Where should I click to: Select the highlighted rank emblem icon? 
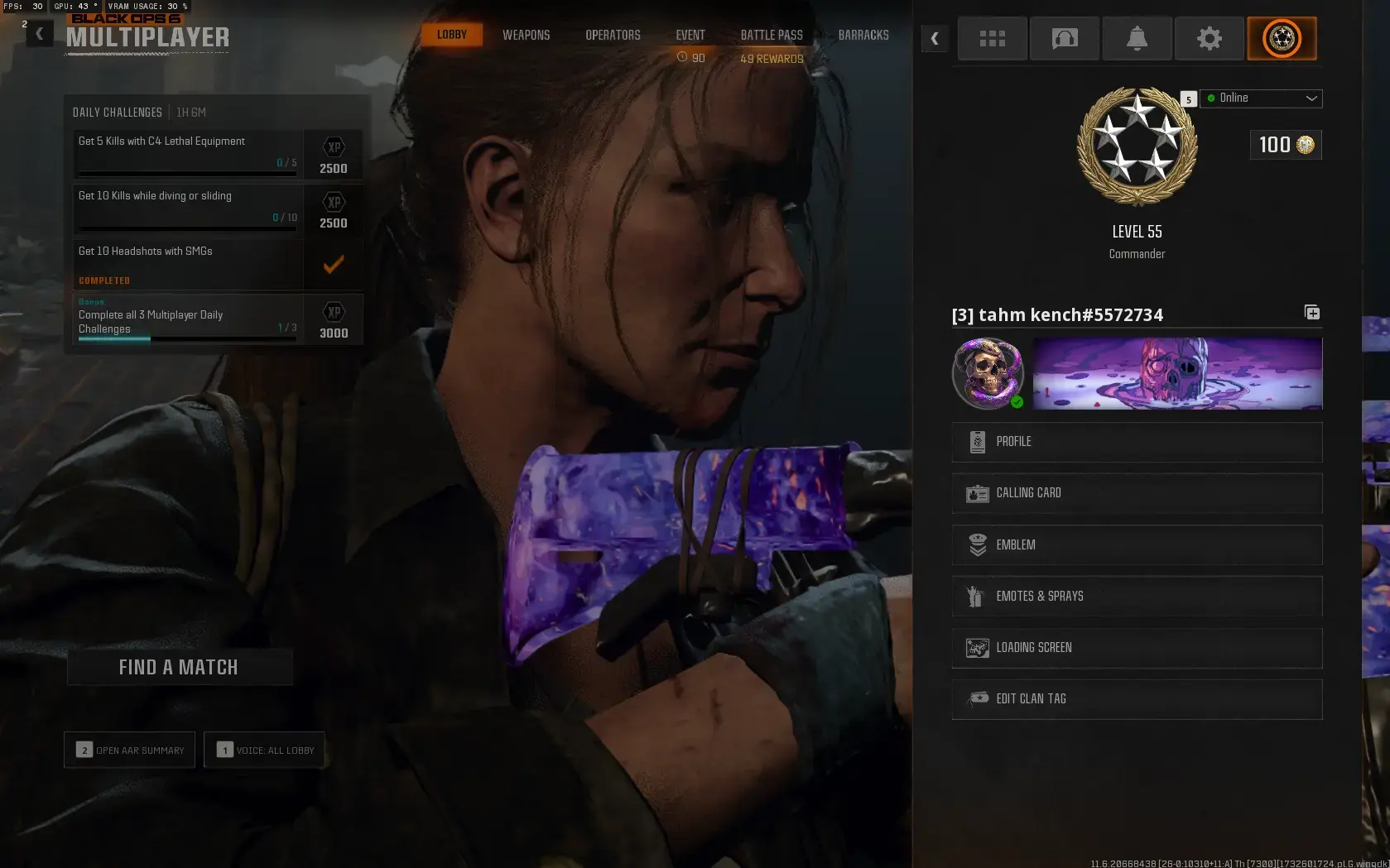click(1282, 38)
